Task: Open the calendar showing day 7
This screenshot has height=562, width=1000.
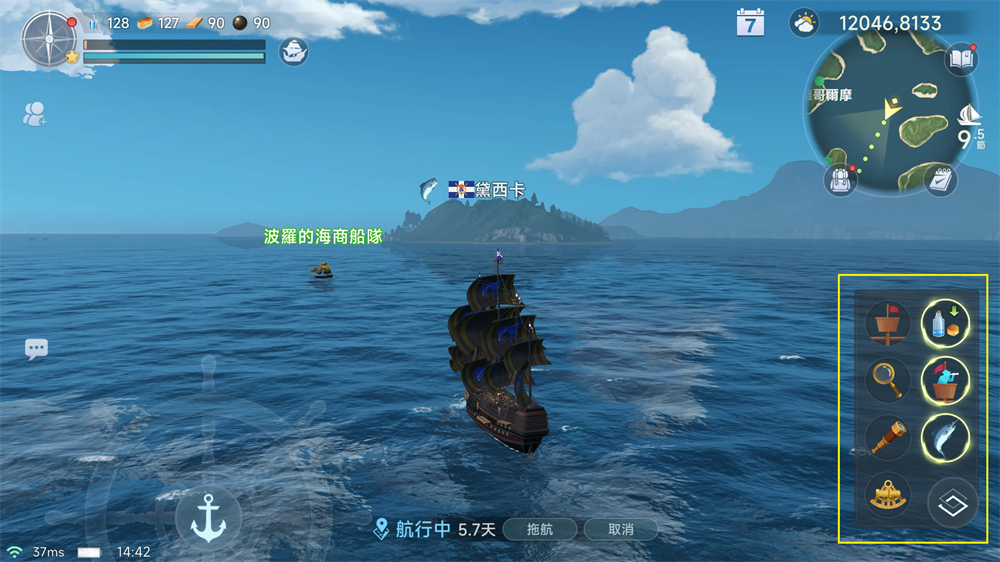Action: pos(750,23)
